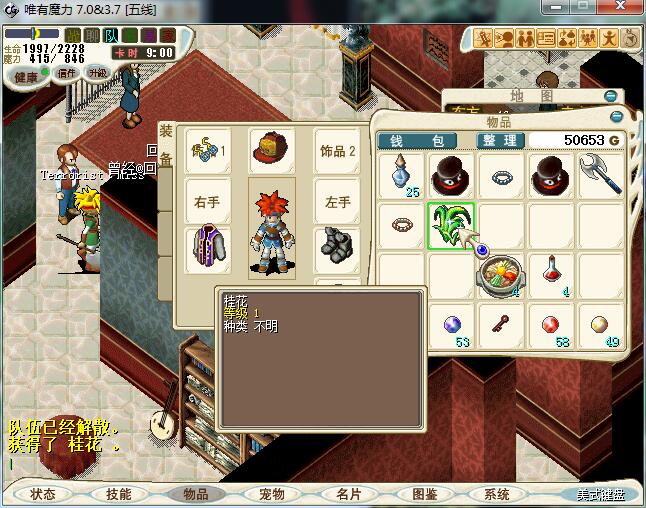The height and width of the screenshot is (508, 646).
Task: Click the 健康 health status button
Action: point(26,77)
